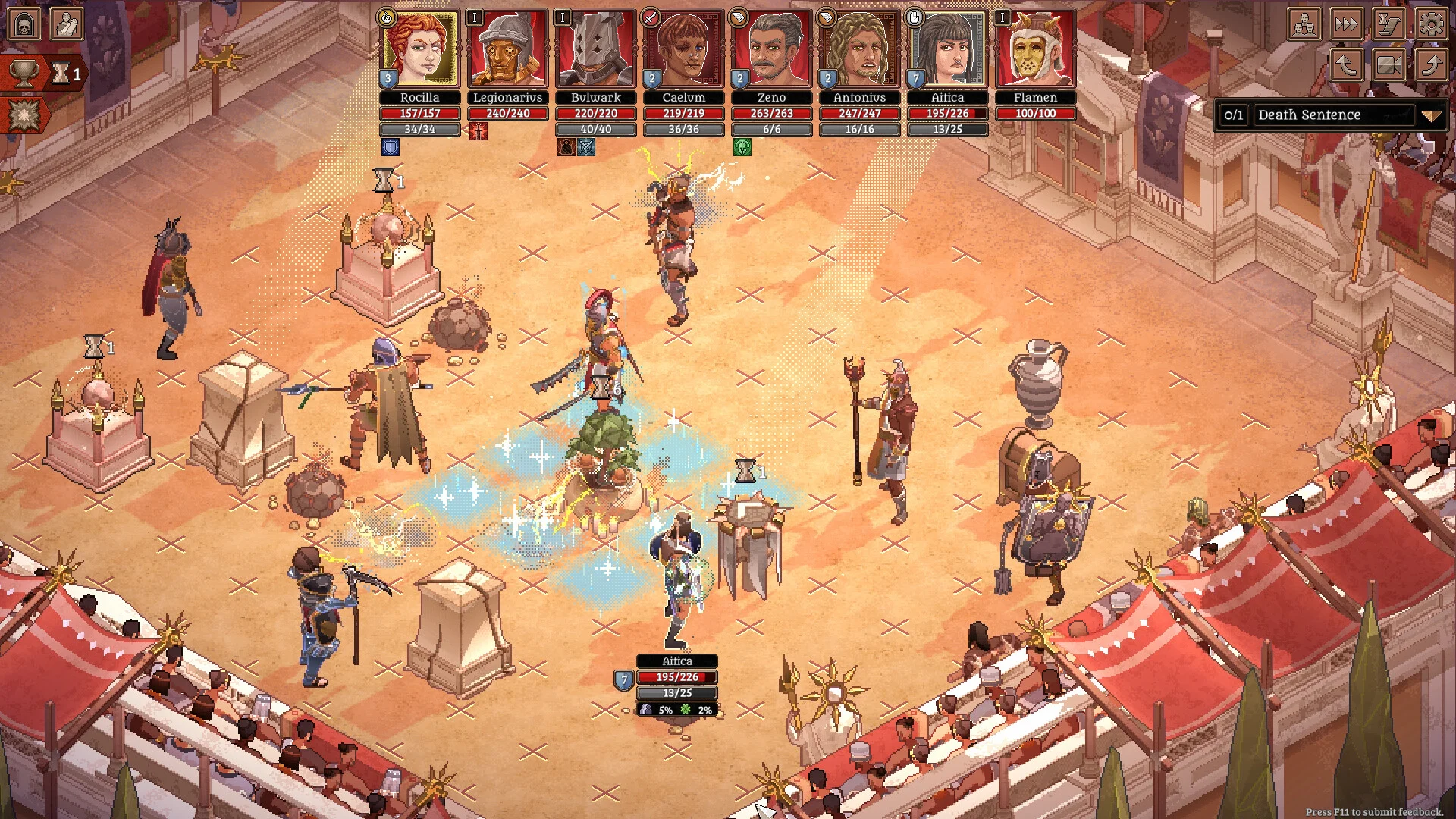1456x819 pixels.
Task: Rotate camera with the left curved arrow
Action: 1347,65
